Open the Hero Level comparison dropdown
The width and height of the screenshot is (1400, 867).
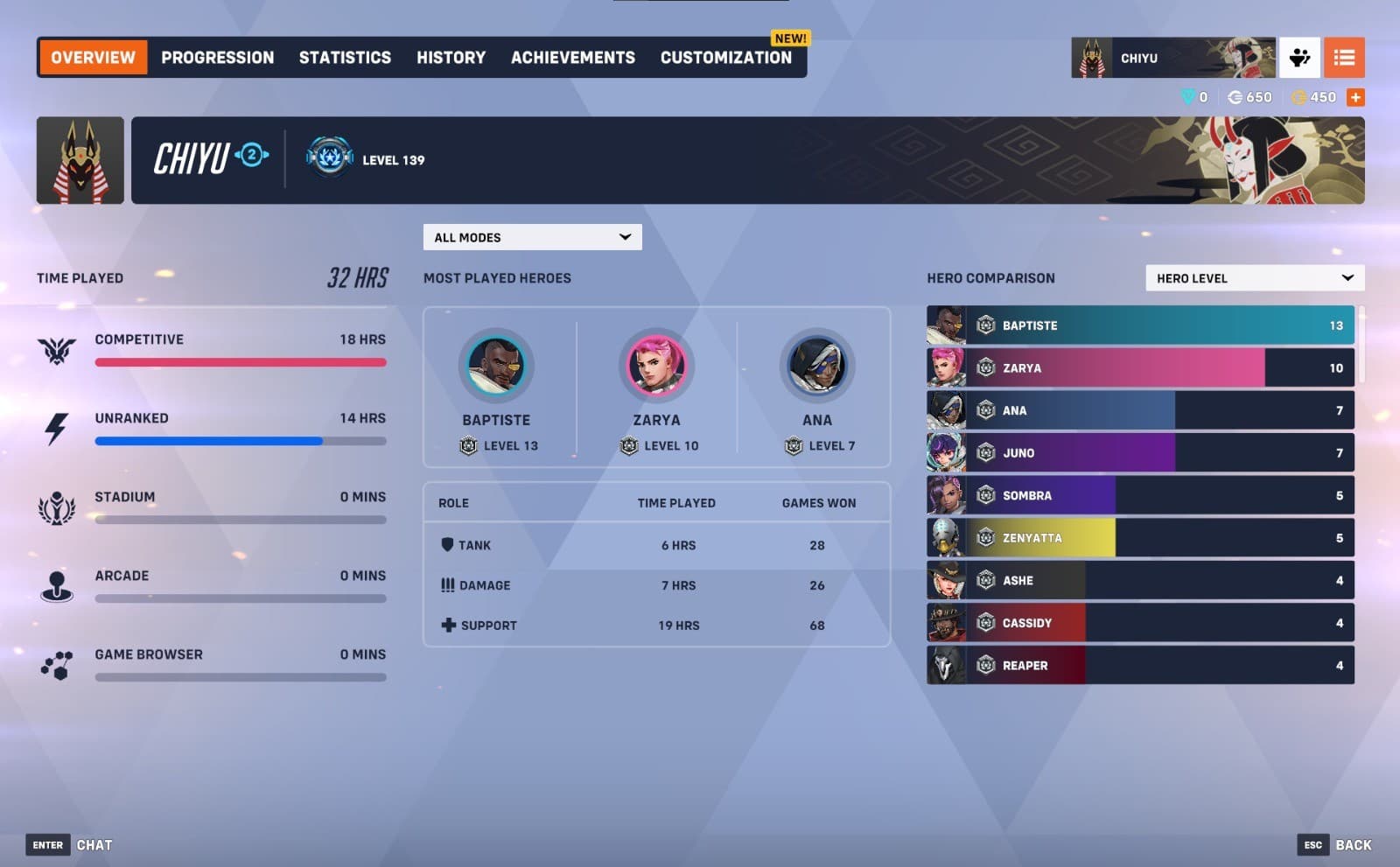[x=1255, y=277]
